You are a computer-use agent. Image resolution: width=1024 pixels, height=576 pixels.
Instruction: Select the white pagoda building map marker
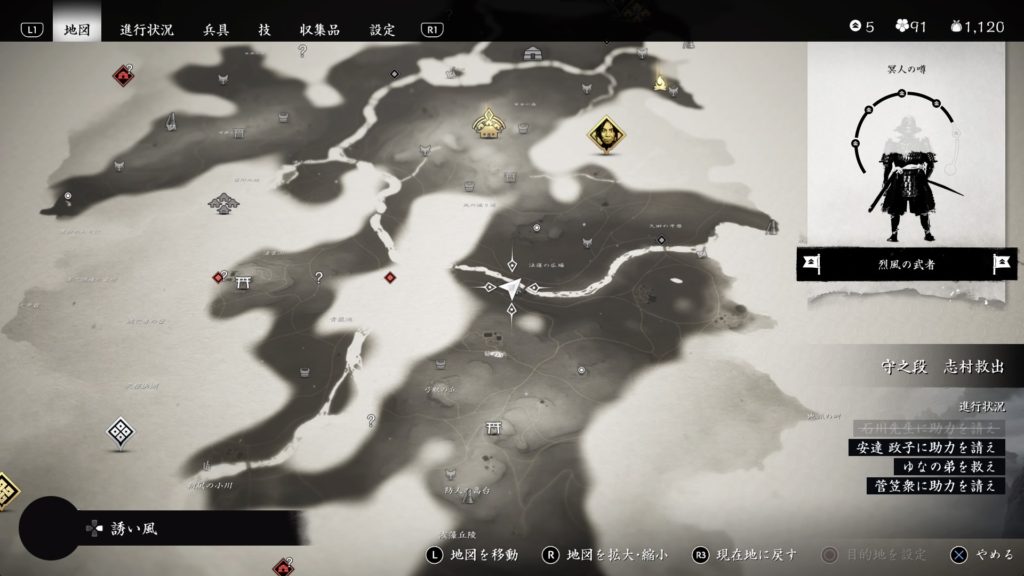[221, 204]
